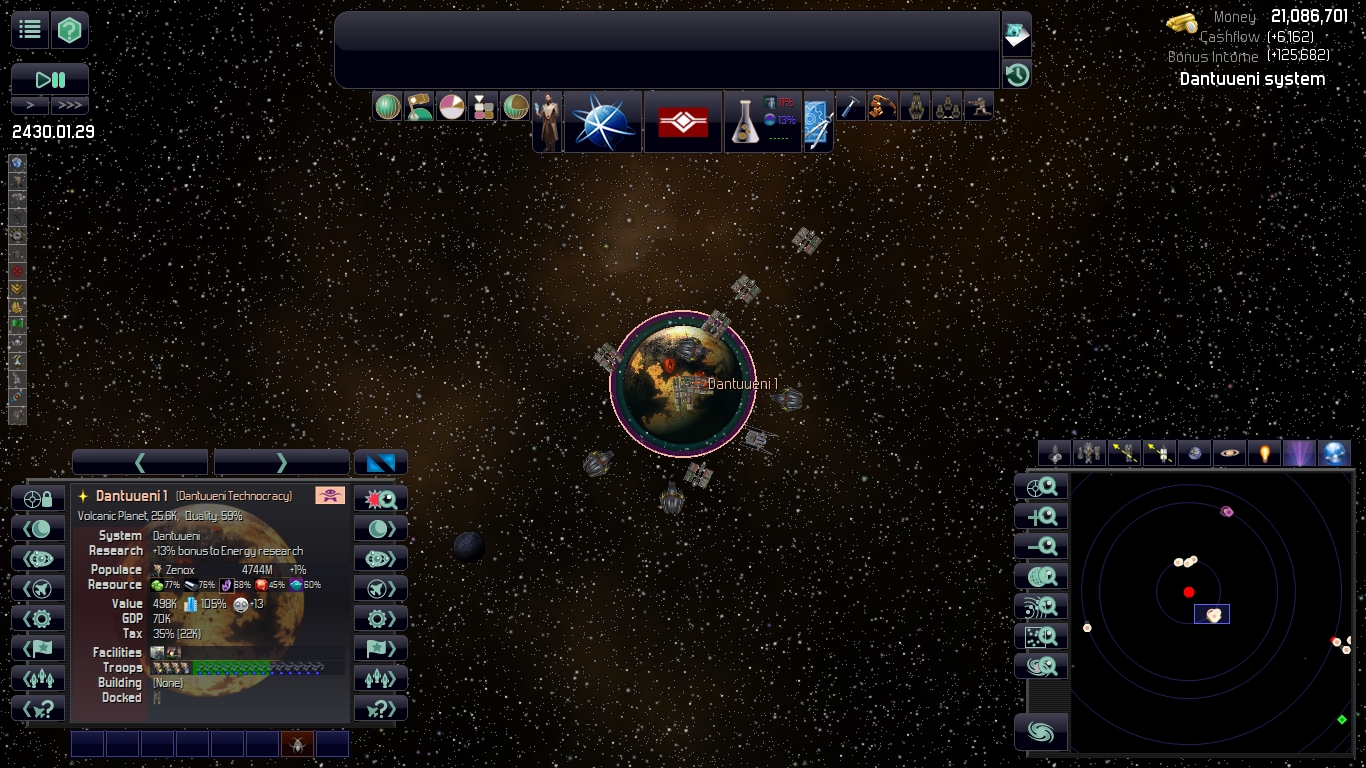Open the help question mark button
This screenshot has width=1366, height=768.
(70, 30)
